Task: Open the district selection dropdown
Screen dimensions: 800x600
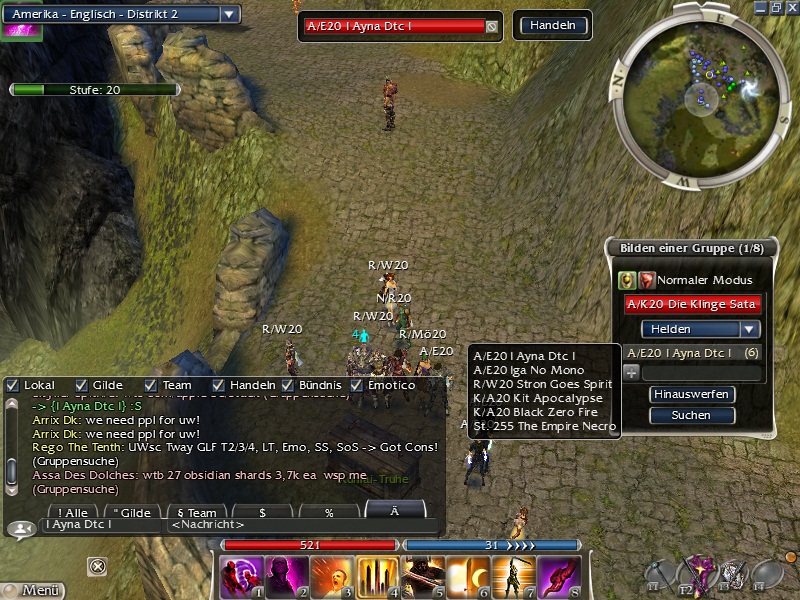Action: pyautogui.click(x=229, y=14)
